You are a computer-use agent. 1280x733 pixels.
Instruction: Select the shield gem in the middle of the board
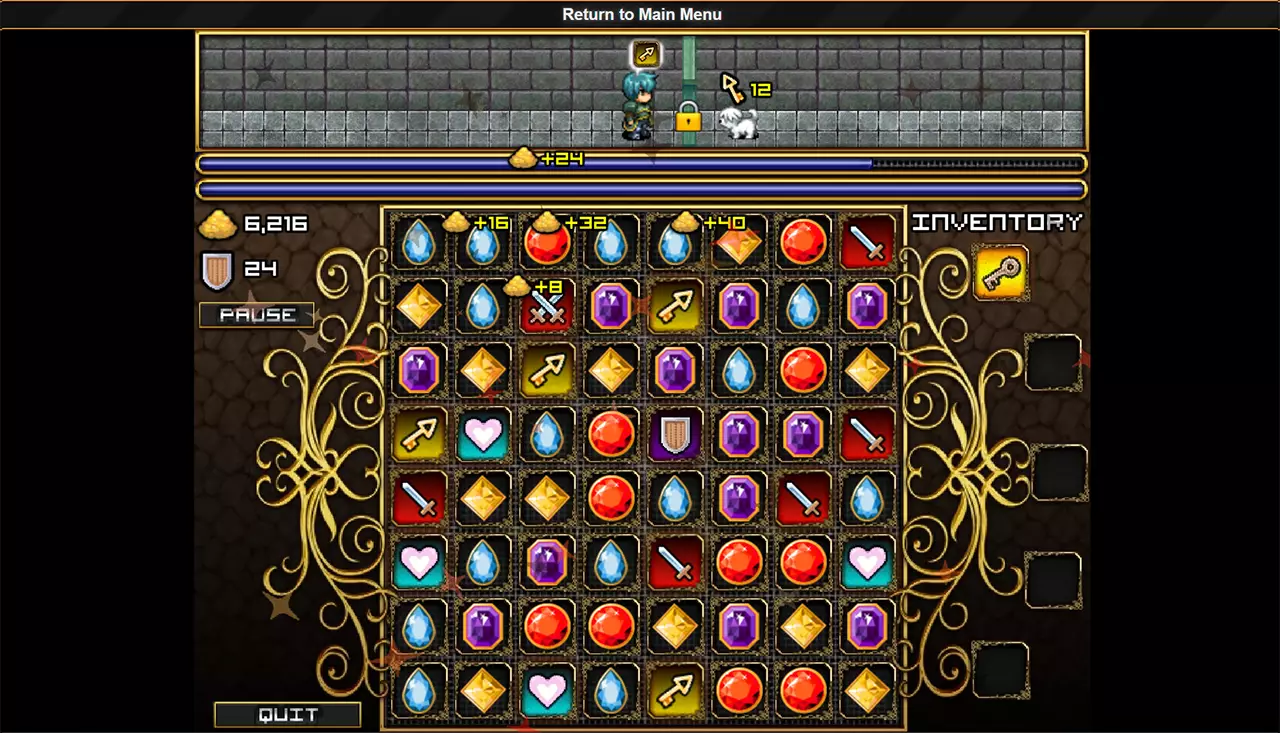point(675,435)
